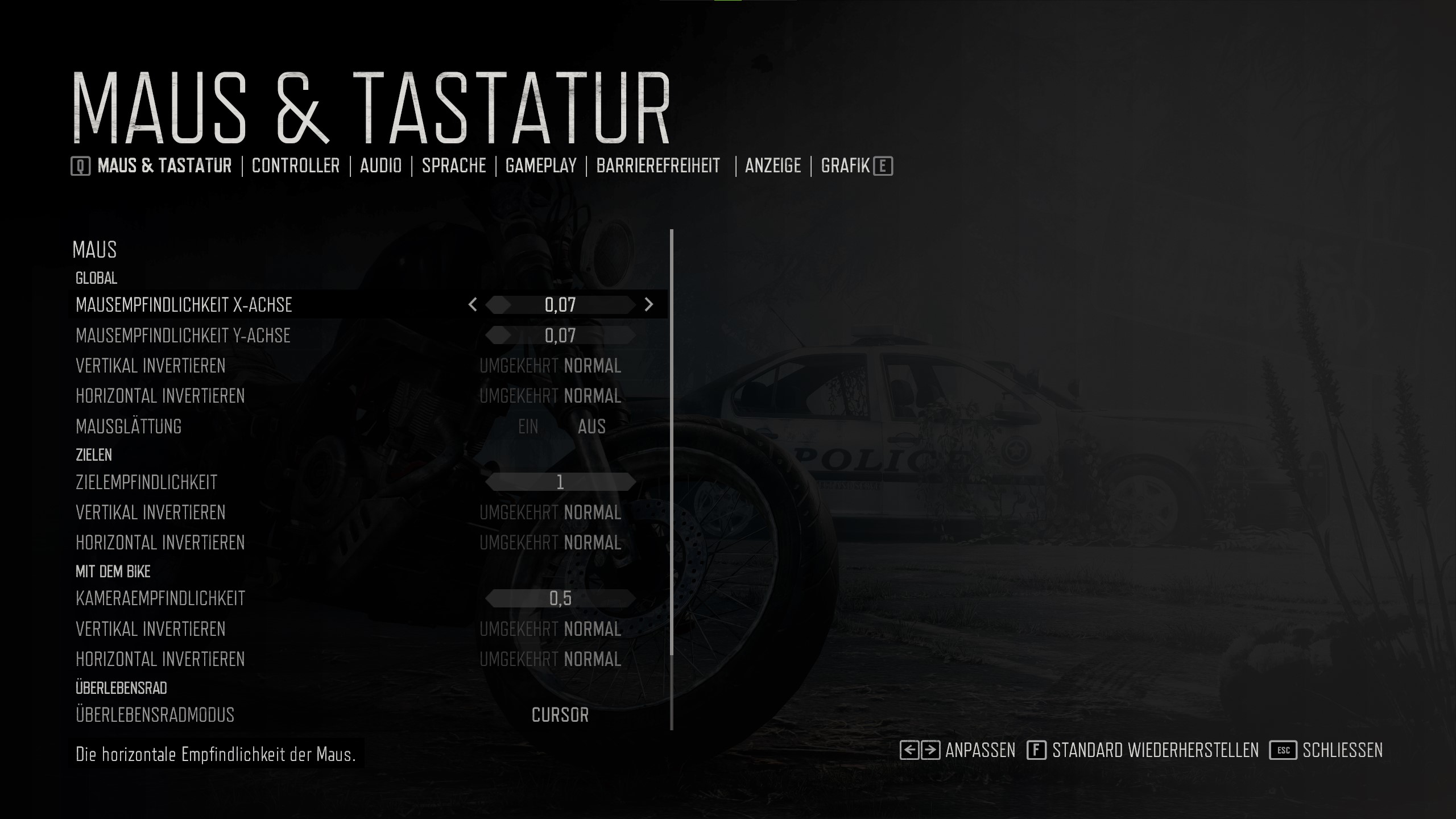1456x819 pixels.
Task: Change the Kameraempfindlichkeit slider value
Action: pyautogui.click(x=560, y=598)
